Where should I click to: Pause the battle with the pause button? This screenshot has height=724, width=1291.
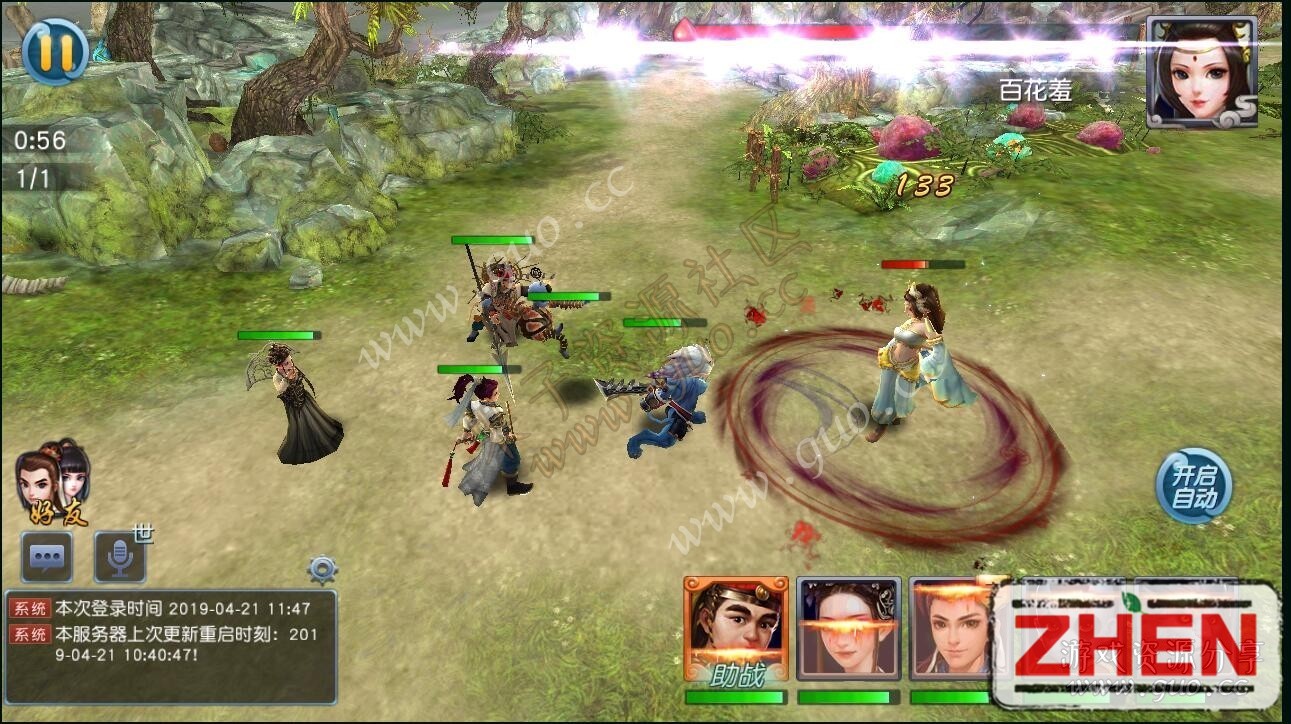[56, 52]
